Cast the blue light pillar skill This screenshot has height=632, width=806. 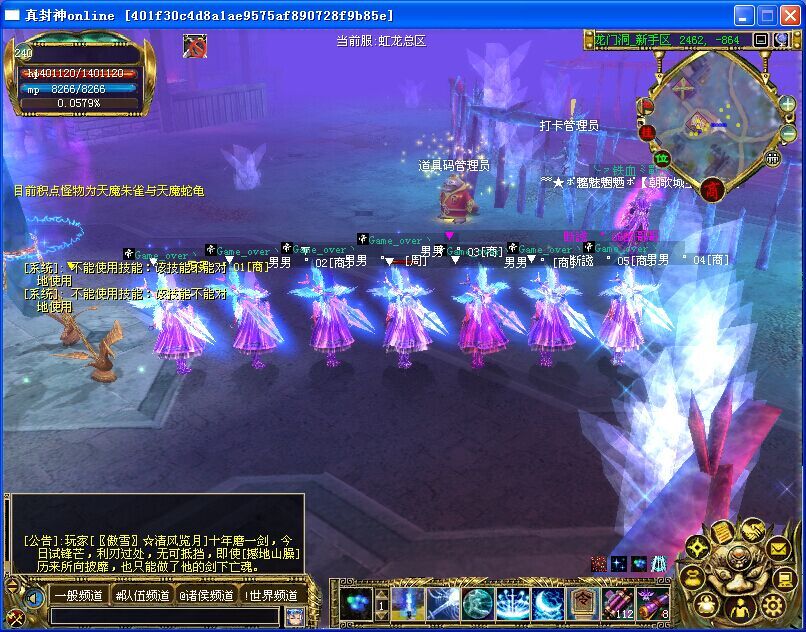point(407,603)
